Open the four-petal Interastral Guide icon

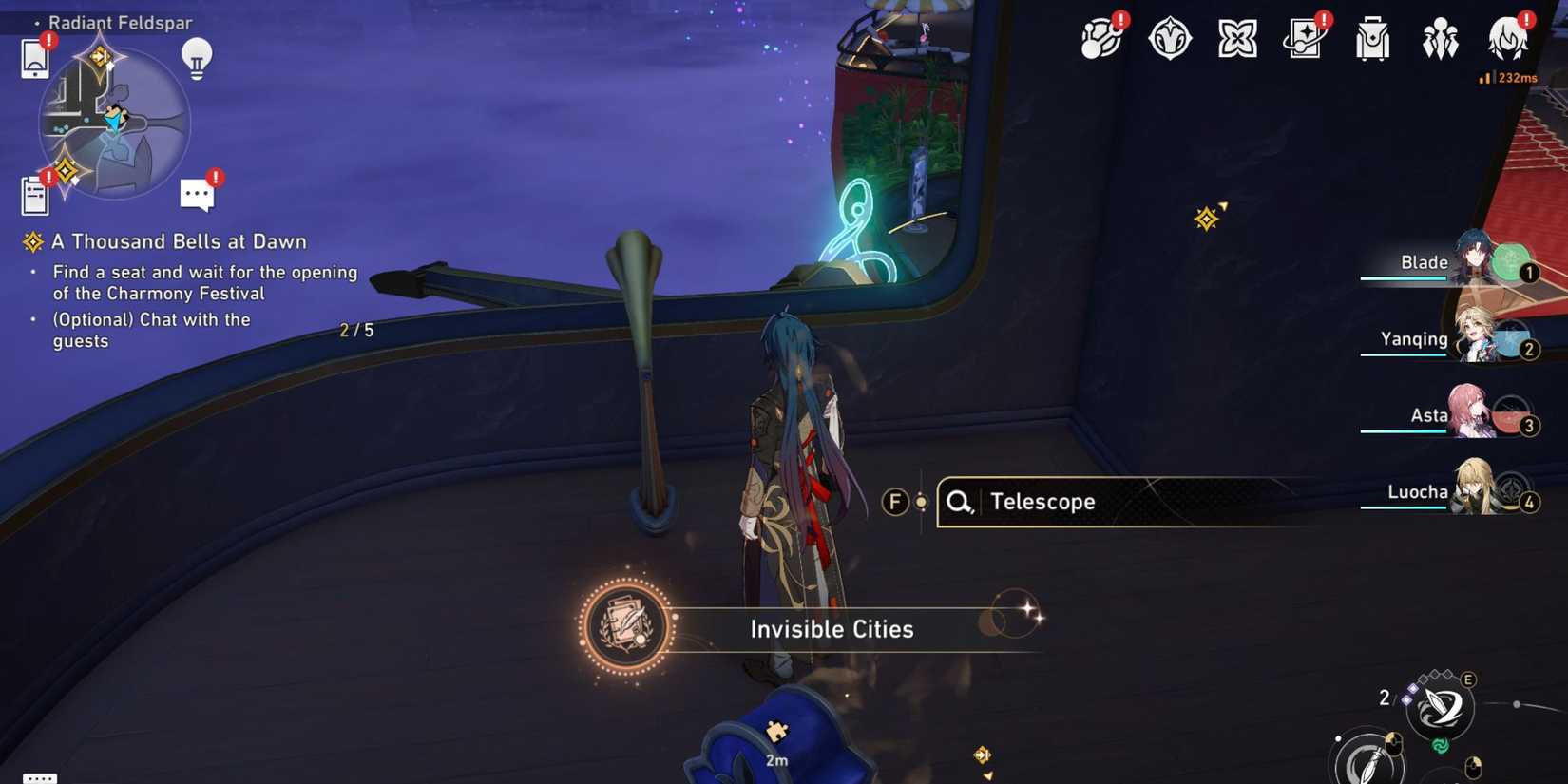1236,40
